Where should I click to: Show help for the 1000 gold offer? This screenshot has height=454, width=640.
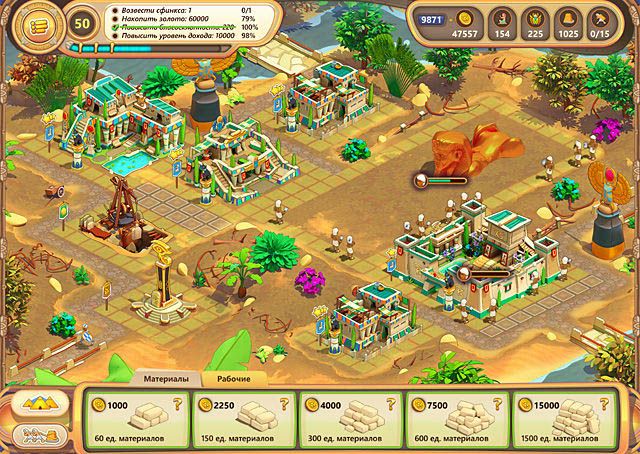point(179,404)
